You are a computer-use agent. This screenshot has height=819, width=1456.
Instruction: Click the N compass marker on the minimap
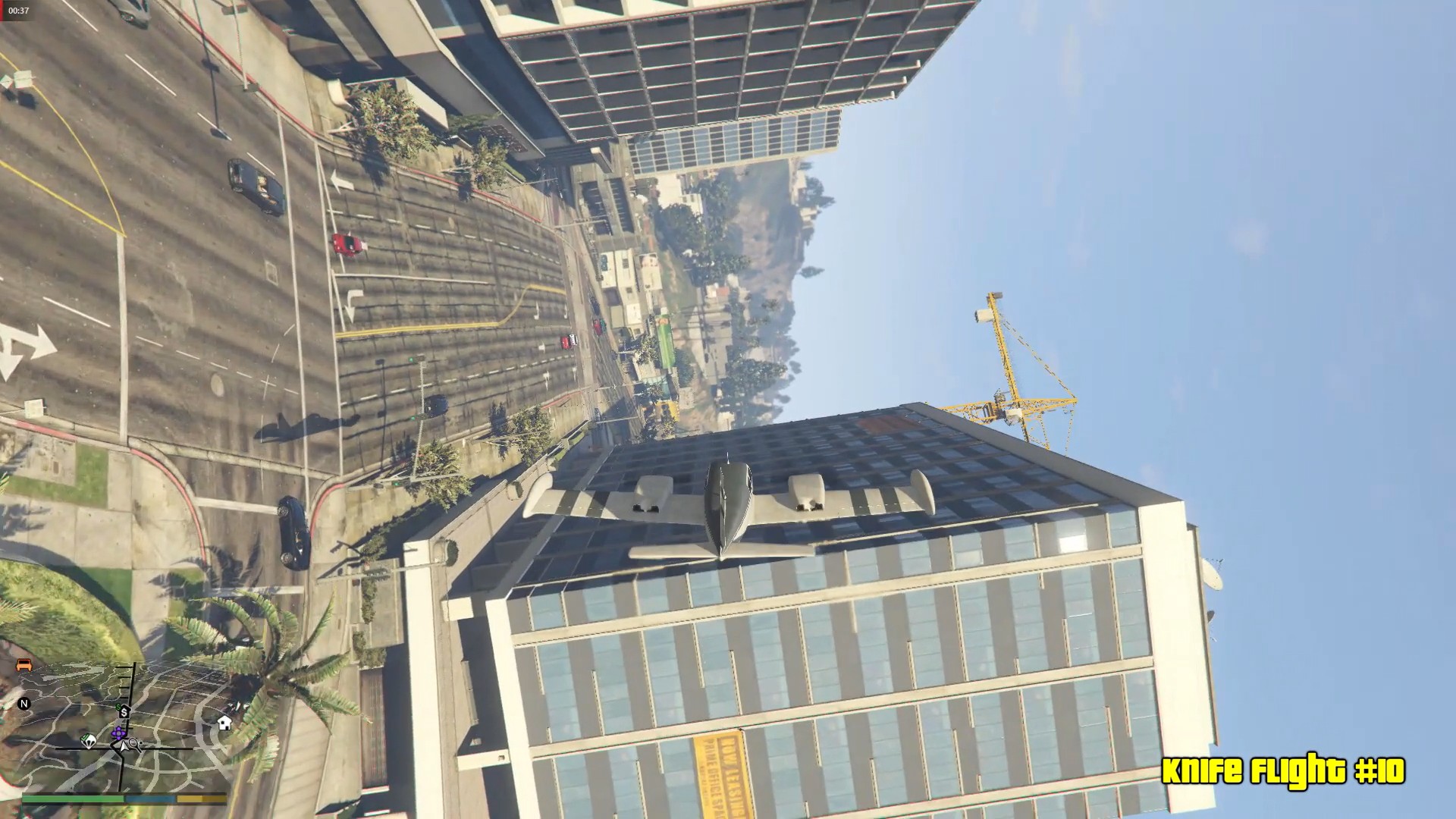tap(25, 703)
